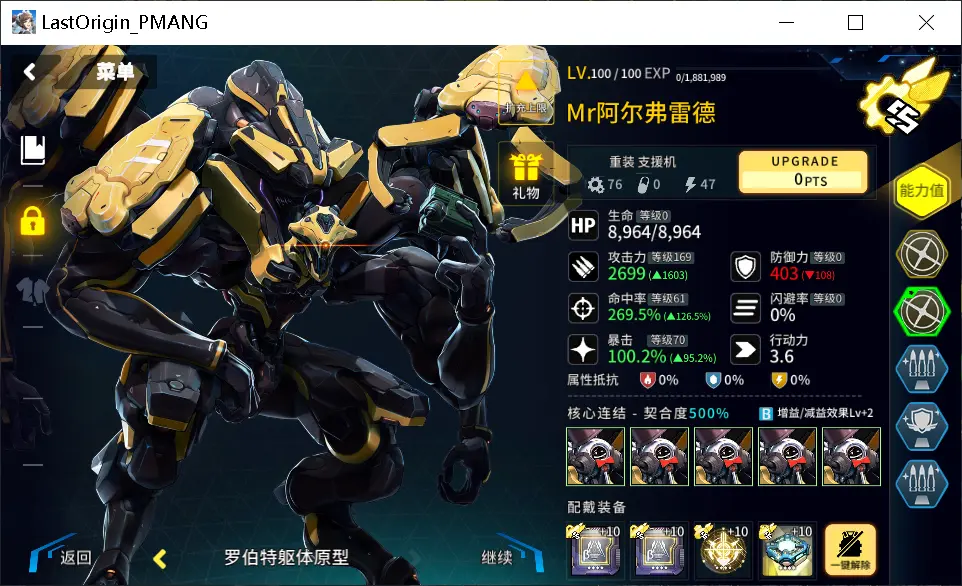Go back using the 菜单 arrow button

click(x=30, y=71)
